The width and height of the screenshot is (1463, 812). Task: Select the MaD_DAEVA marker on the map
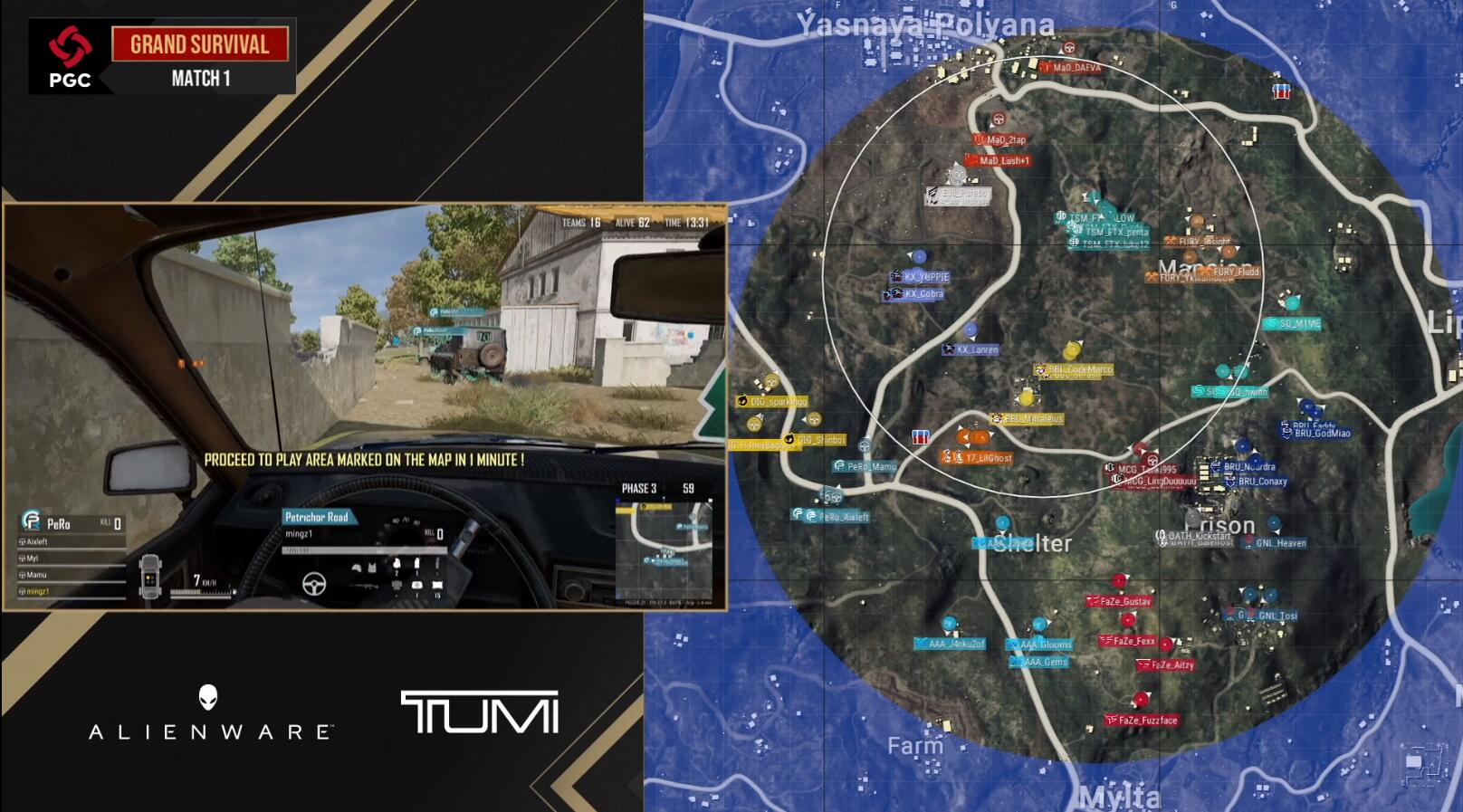pyautogui.click(x=1076, y=68)
